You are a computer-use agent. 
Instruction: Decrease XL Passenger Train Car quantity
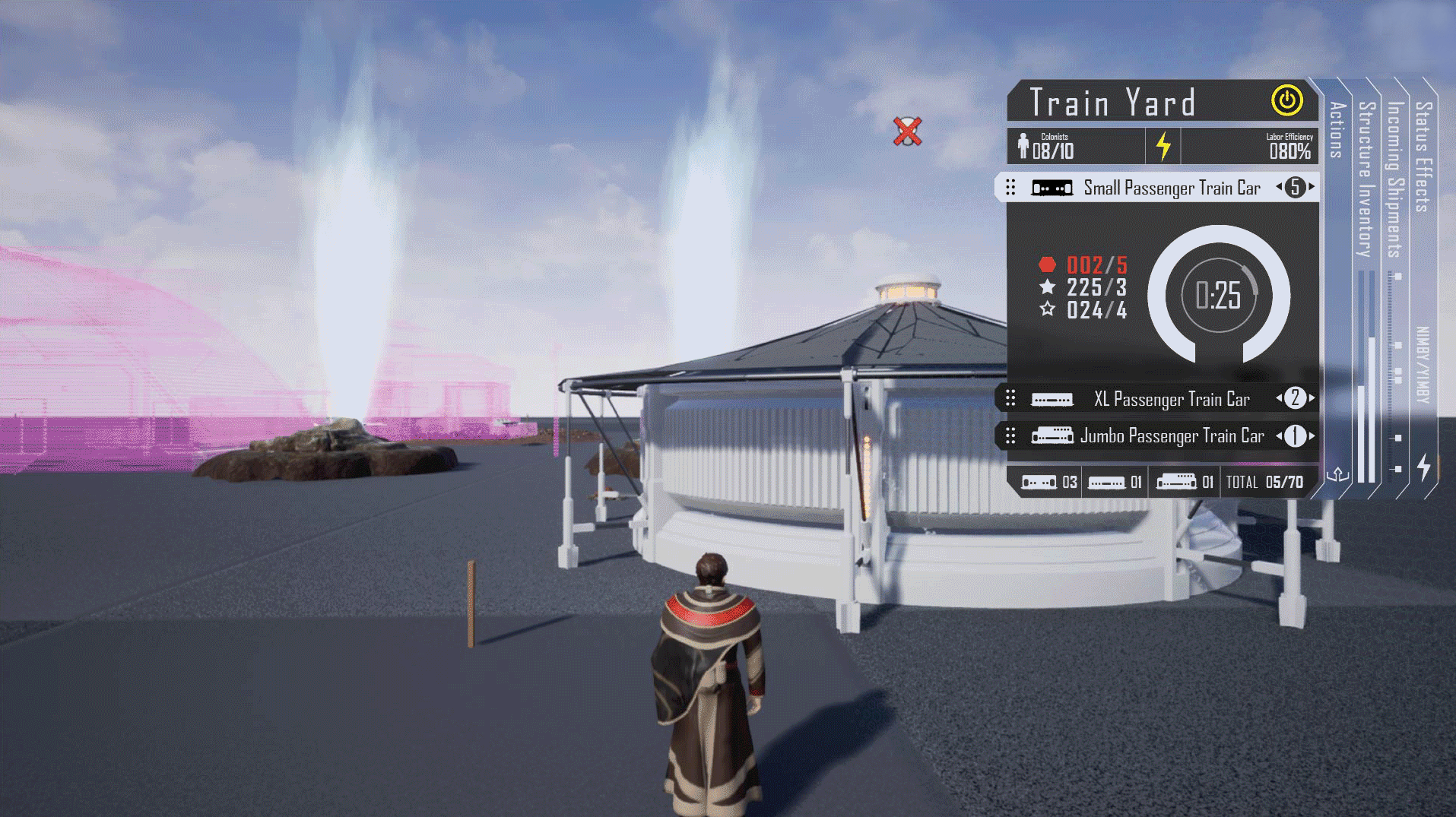[1279, 398]
